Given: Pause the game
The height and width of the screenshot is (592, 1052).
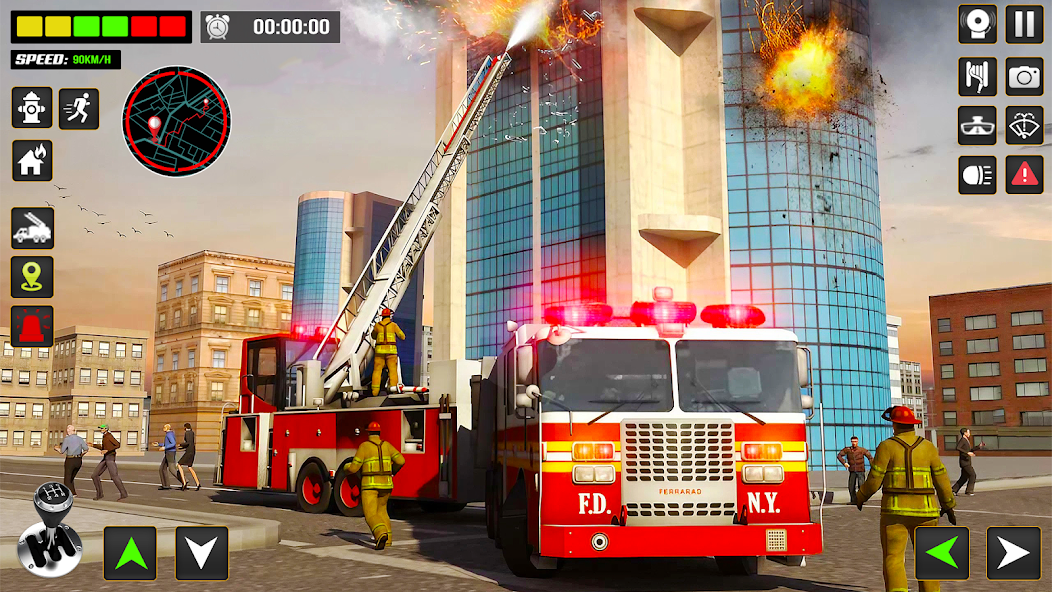Looking at the screenshot, I should click(x=1024, y=24).
